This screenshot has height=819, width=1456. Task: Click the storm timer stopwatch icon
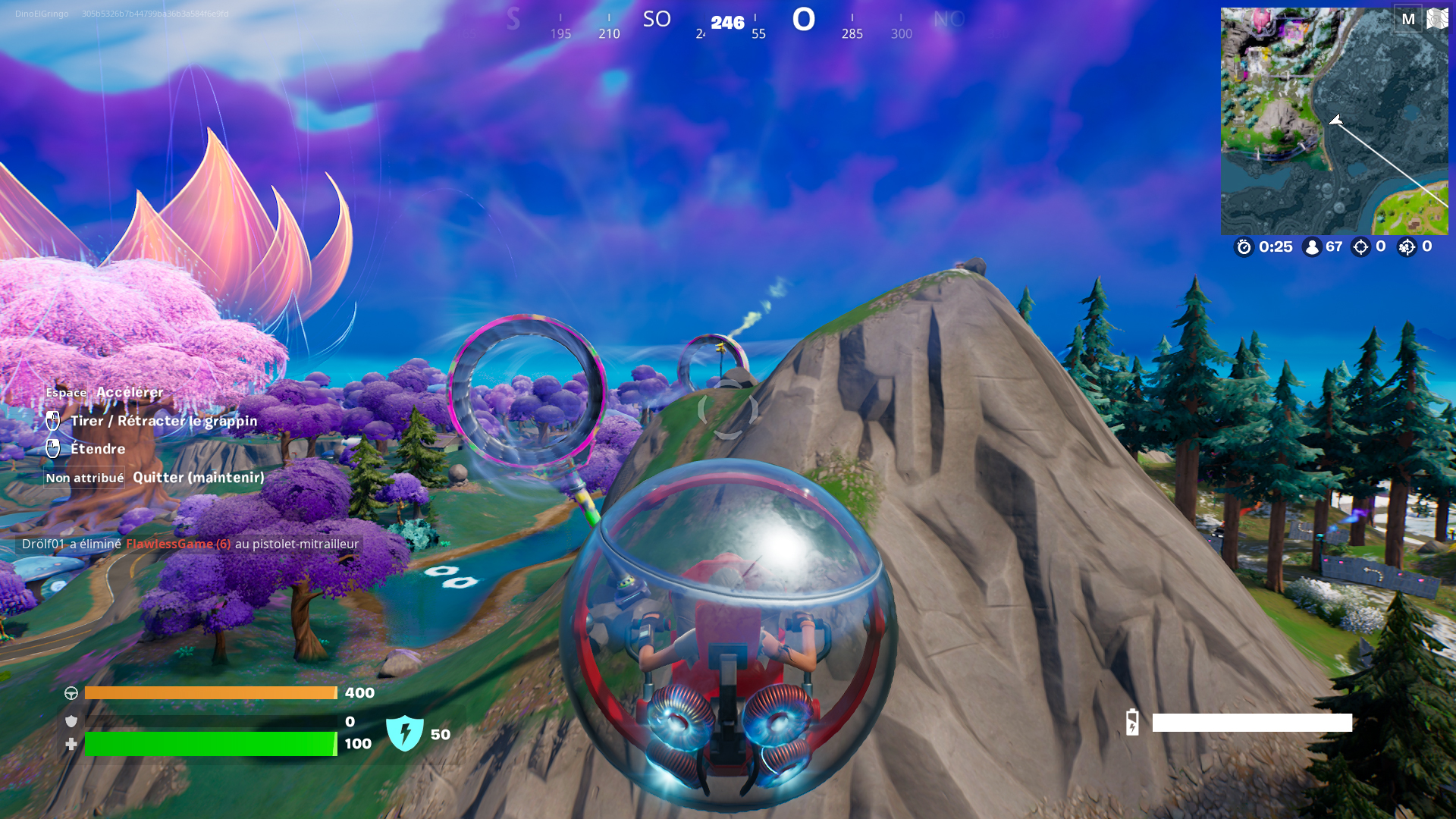(x=1244, y=247)
